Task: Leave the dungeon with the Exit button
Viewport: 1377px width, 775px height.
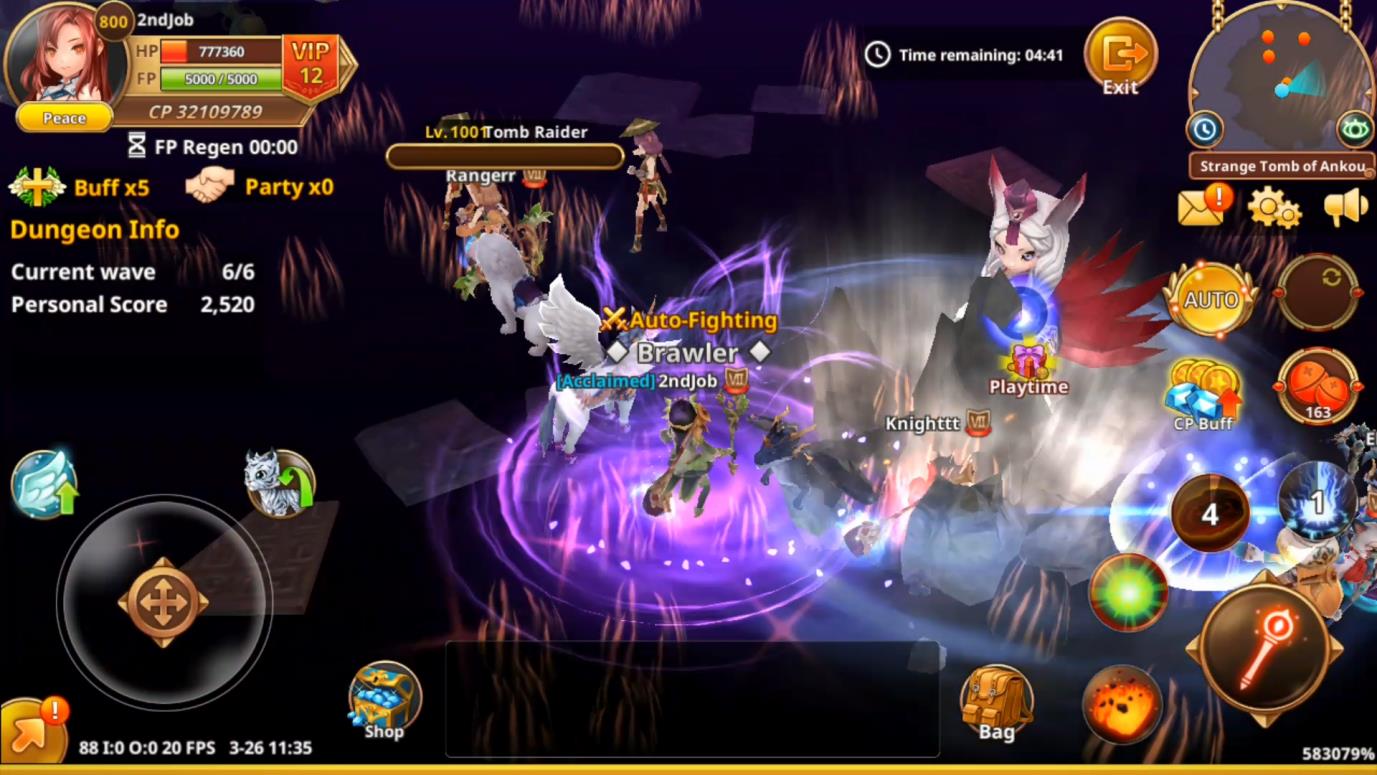Action: 1120,57
